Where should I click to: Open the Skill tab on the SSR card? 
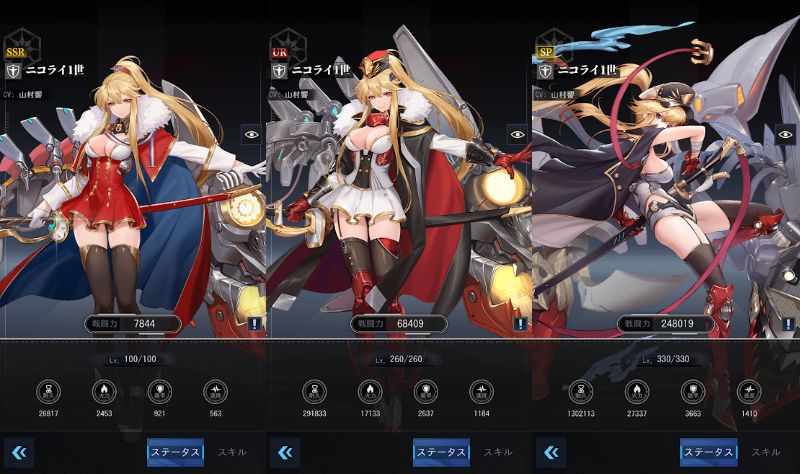pyautogui.click(x=231, y=452)
